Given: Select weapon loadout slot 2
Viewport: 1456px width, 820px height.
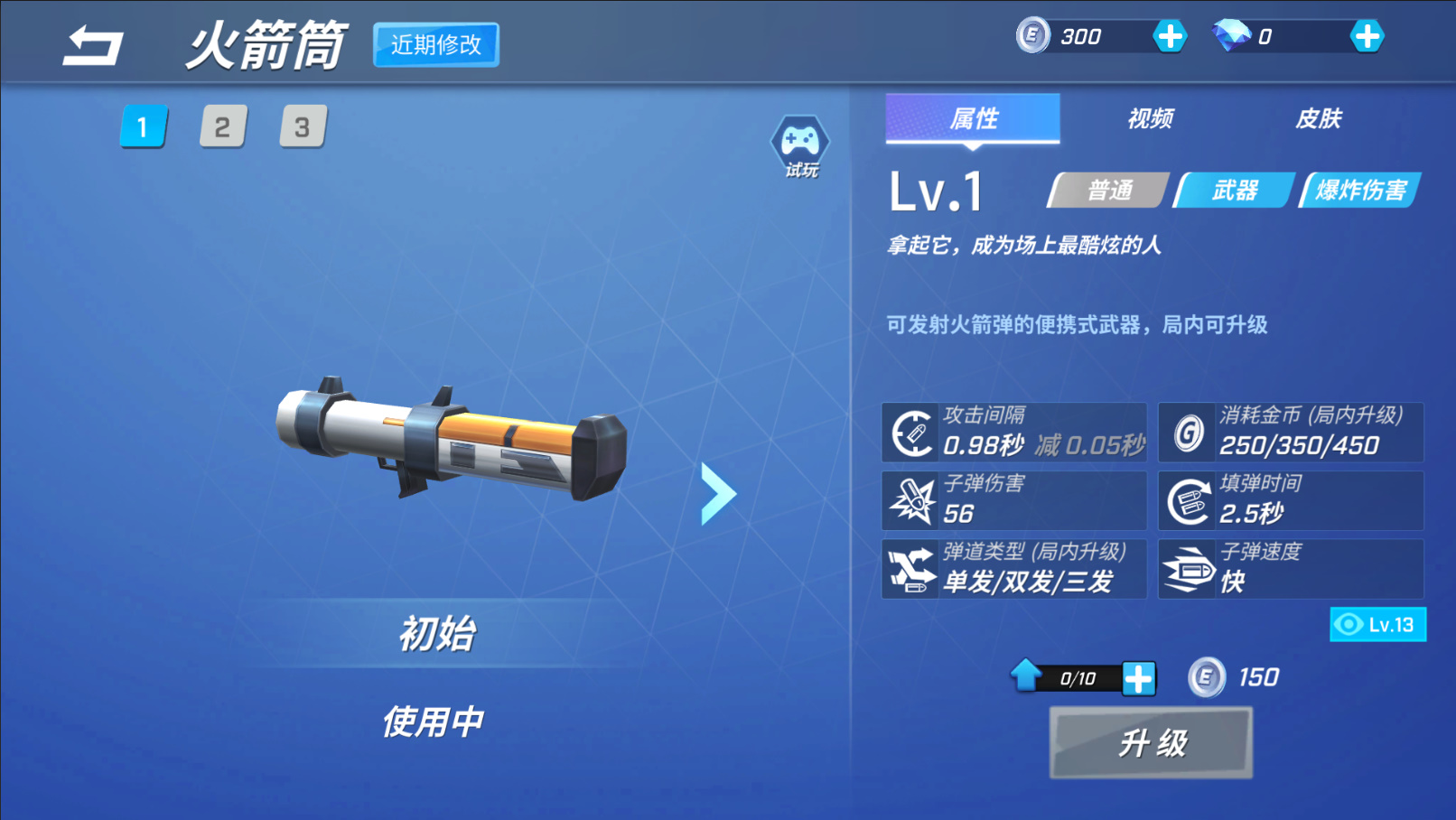Looking at the screenshot, I should point(222,127).
